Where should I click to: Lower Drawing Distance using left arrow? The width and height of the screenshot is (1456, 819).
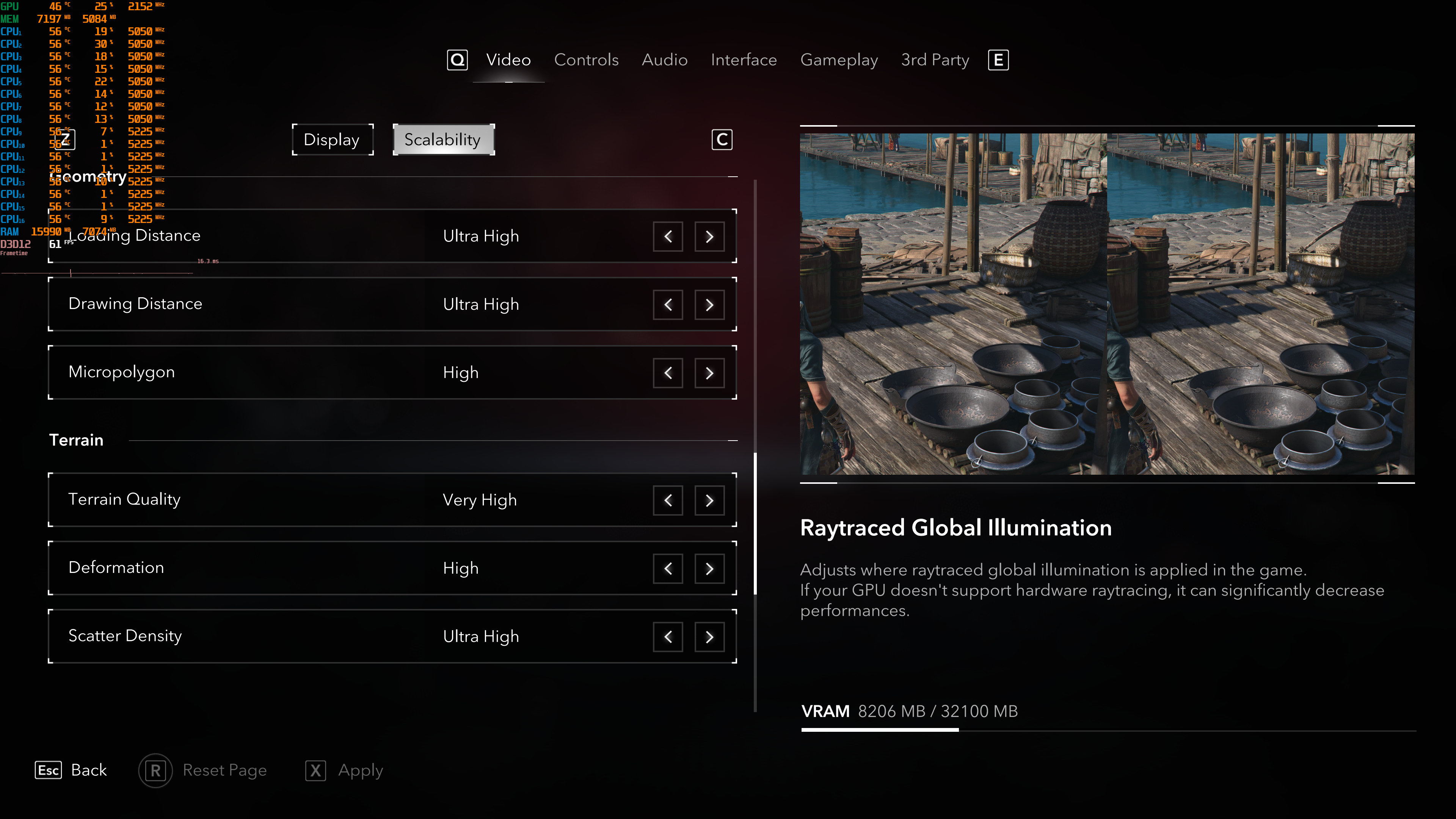click(x=667, y=304)
